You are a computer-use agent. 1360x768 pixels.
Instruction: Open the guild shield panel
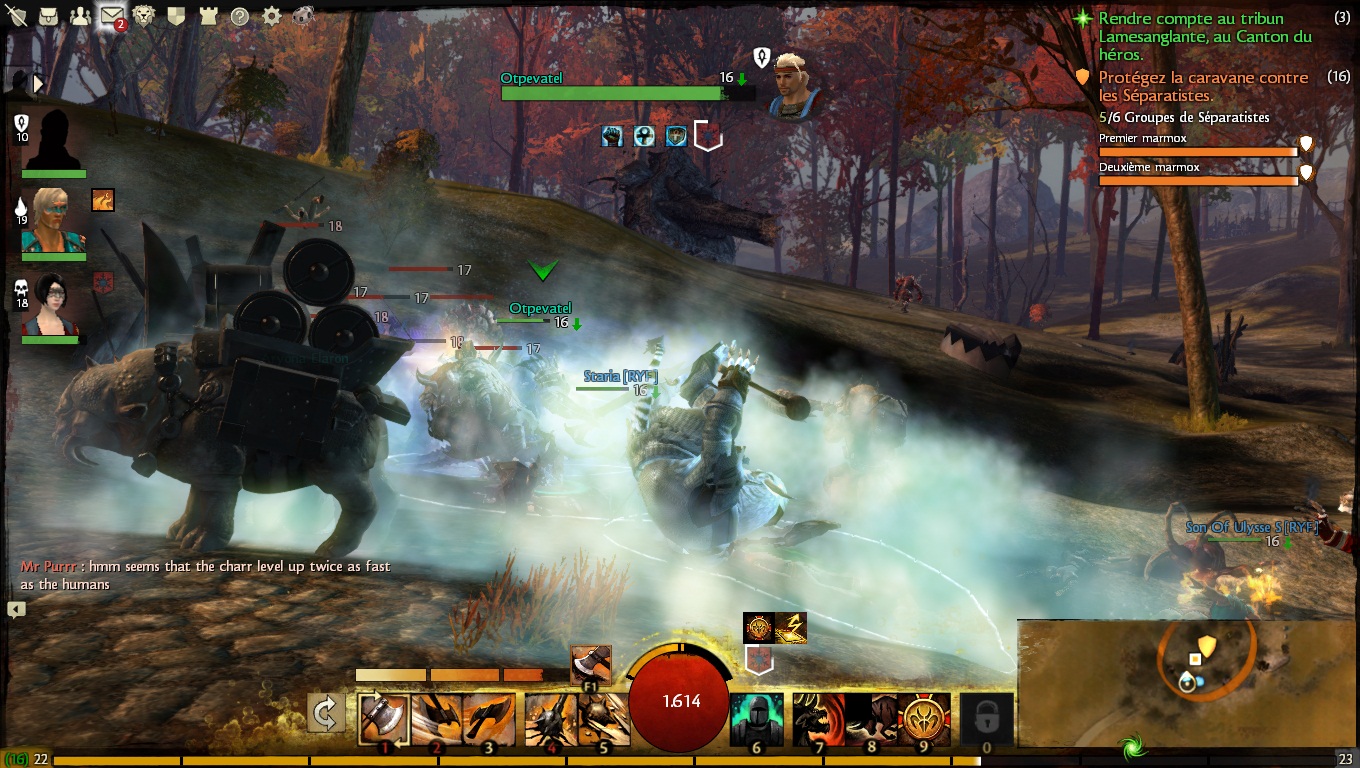point(176,16)
